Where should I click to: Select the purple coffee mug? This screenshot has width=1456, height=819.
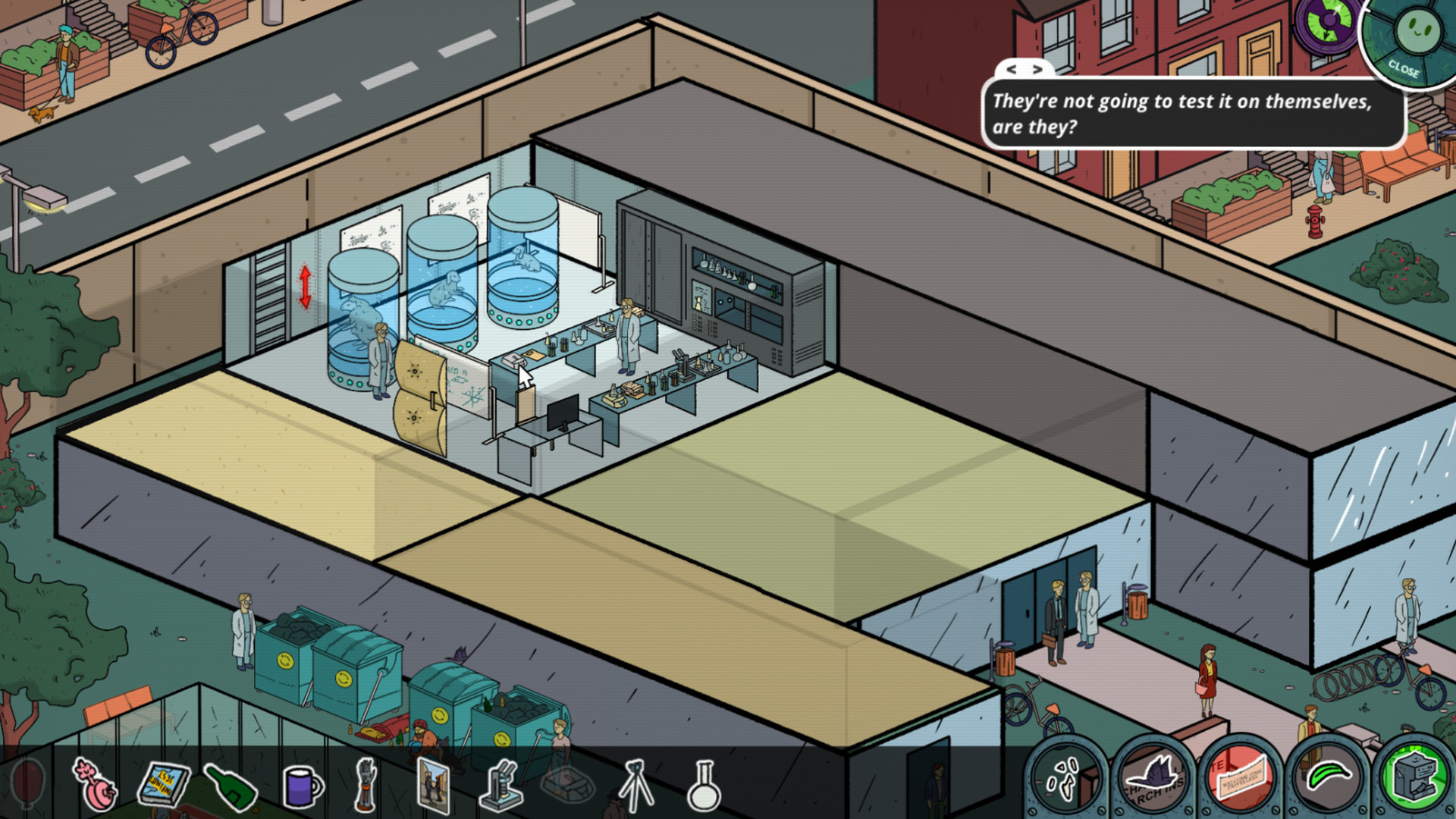click(302, 786)
